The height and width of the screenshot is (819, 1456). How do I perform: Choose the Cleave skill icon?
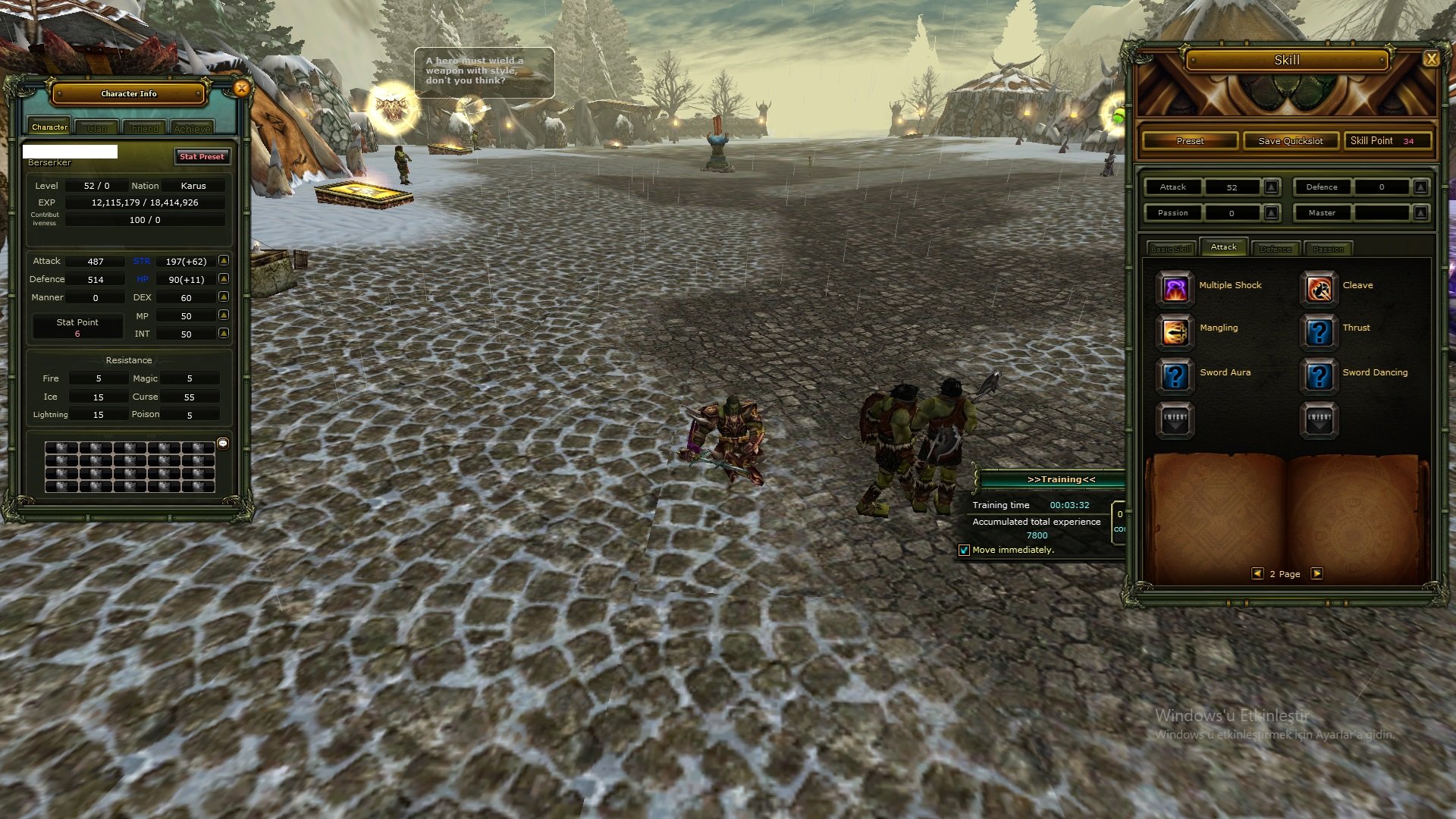tap(1319, 288)
